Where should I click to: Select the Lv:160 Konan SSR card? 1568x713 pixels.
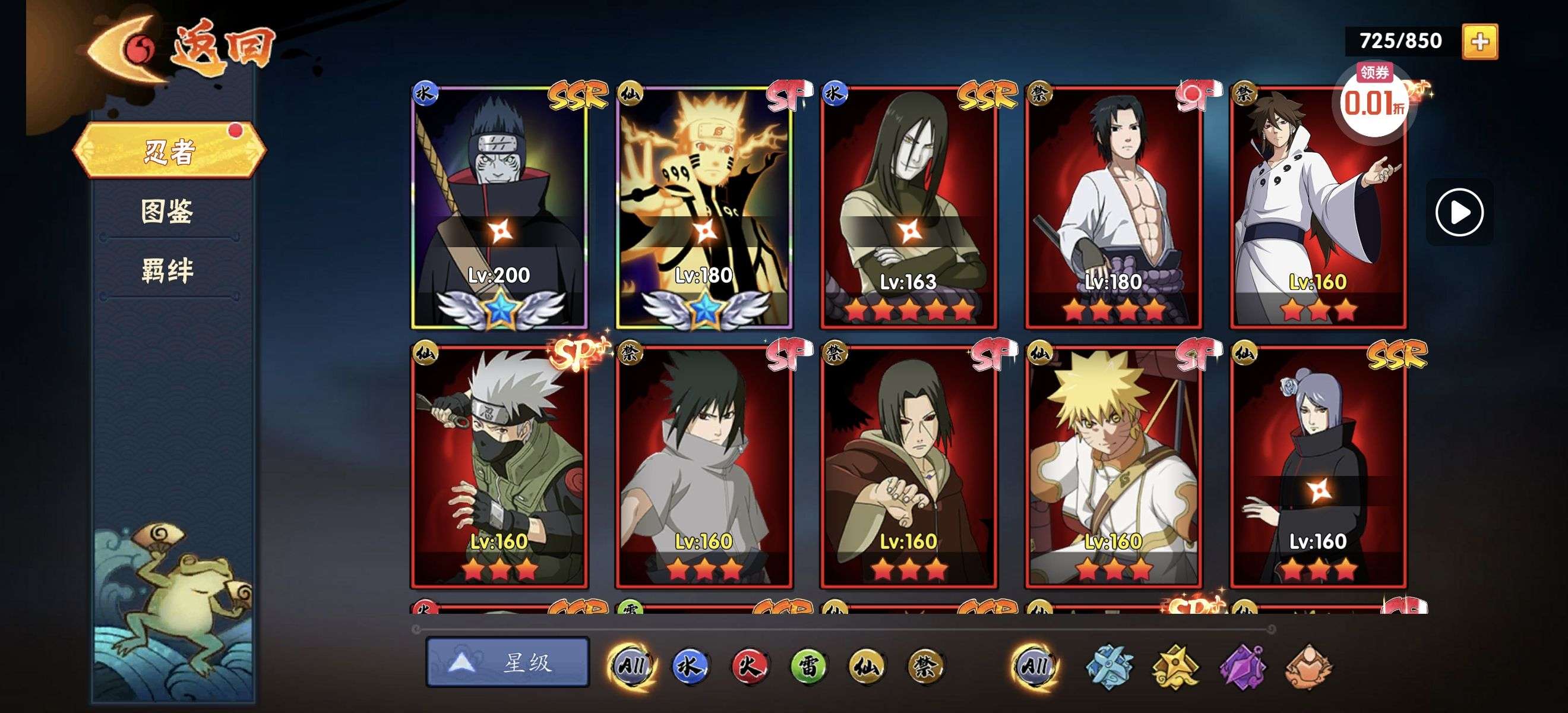point(1318,467)
